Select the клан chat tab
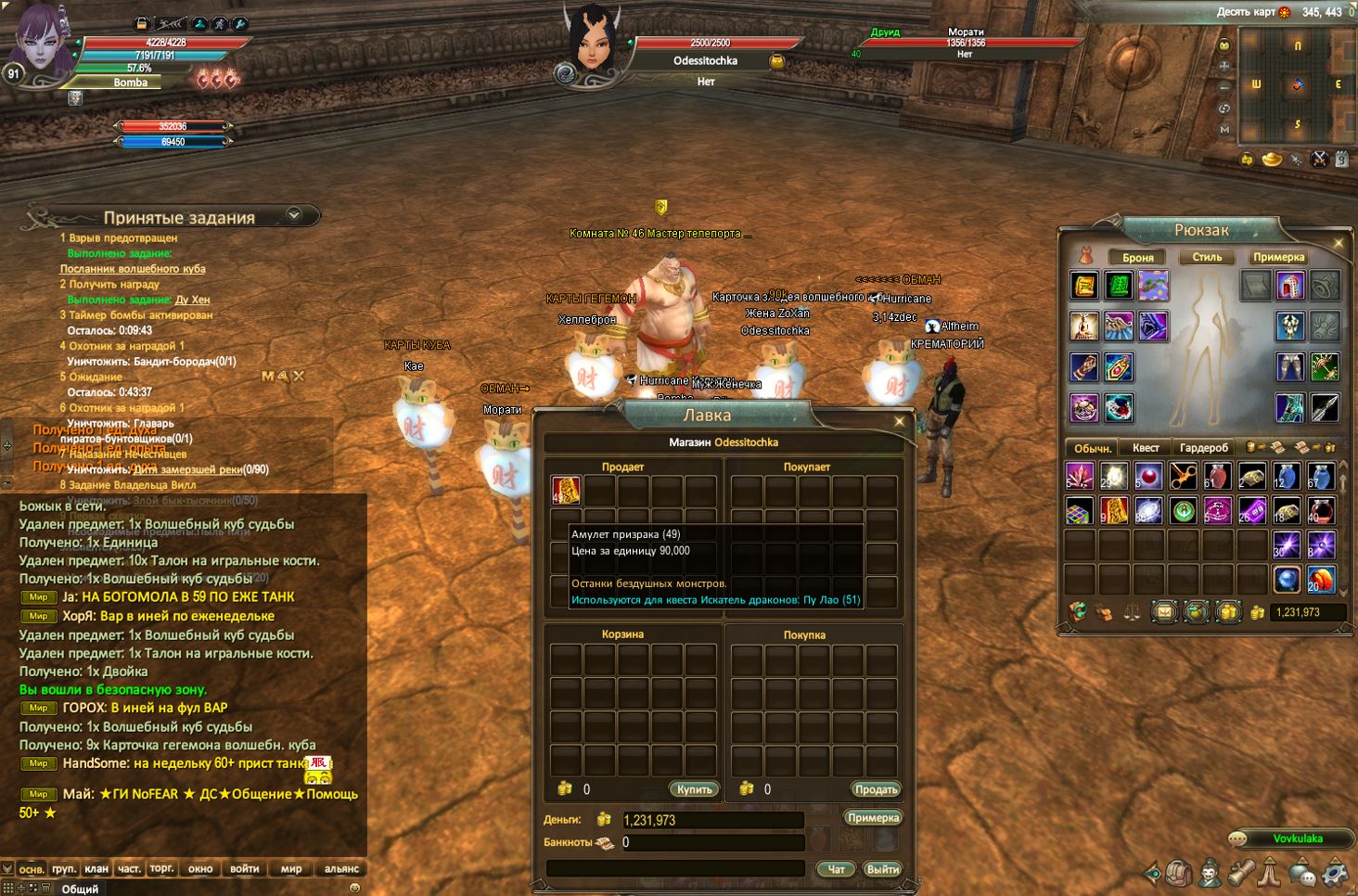The height and width of the screenshot is (896, 1358). [96, 869]
